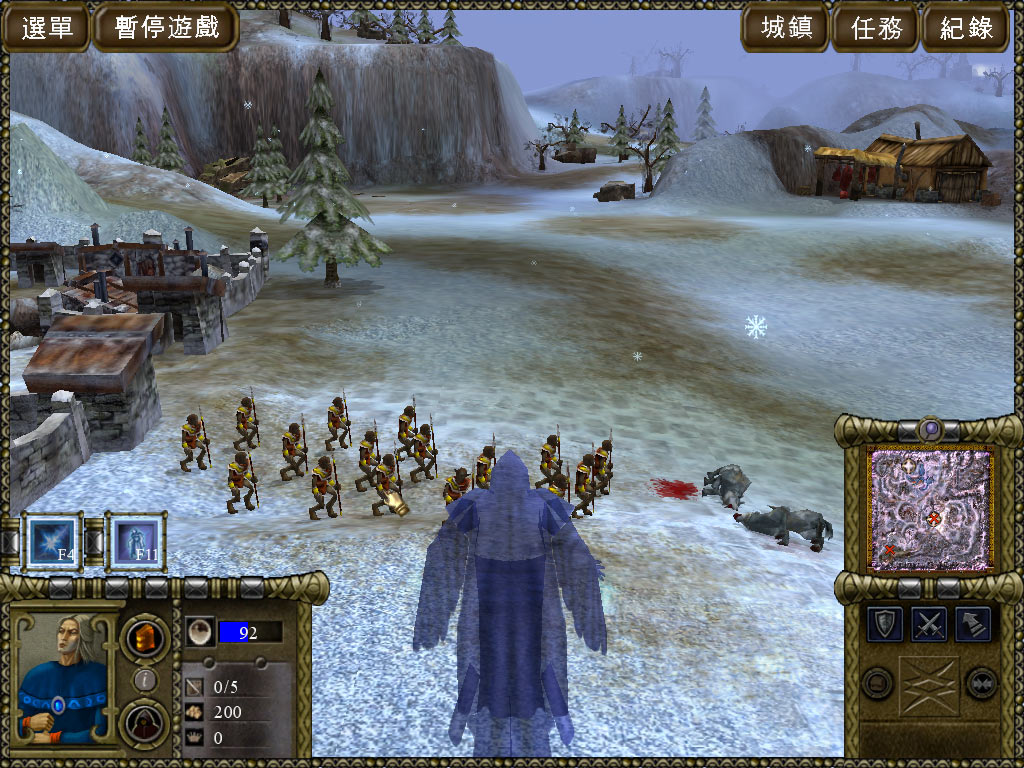Image resolution: width=1024 pixels, height=768 pixels.
Task: Open the 選單 main menu
Action: 47,27
